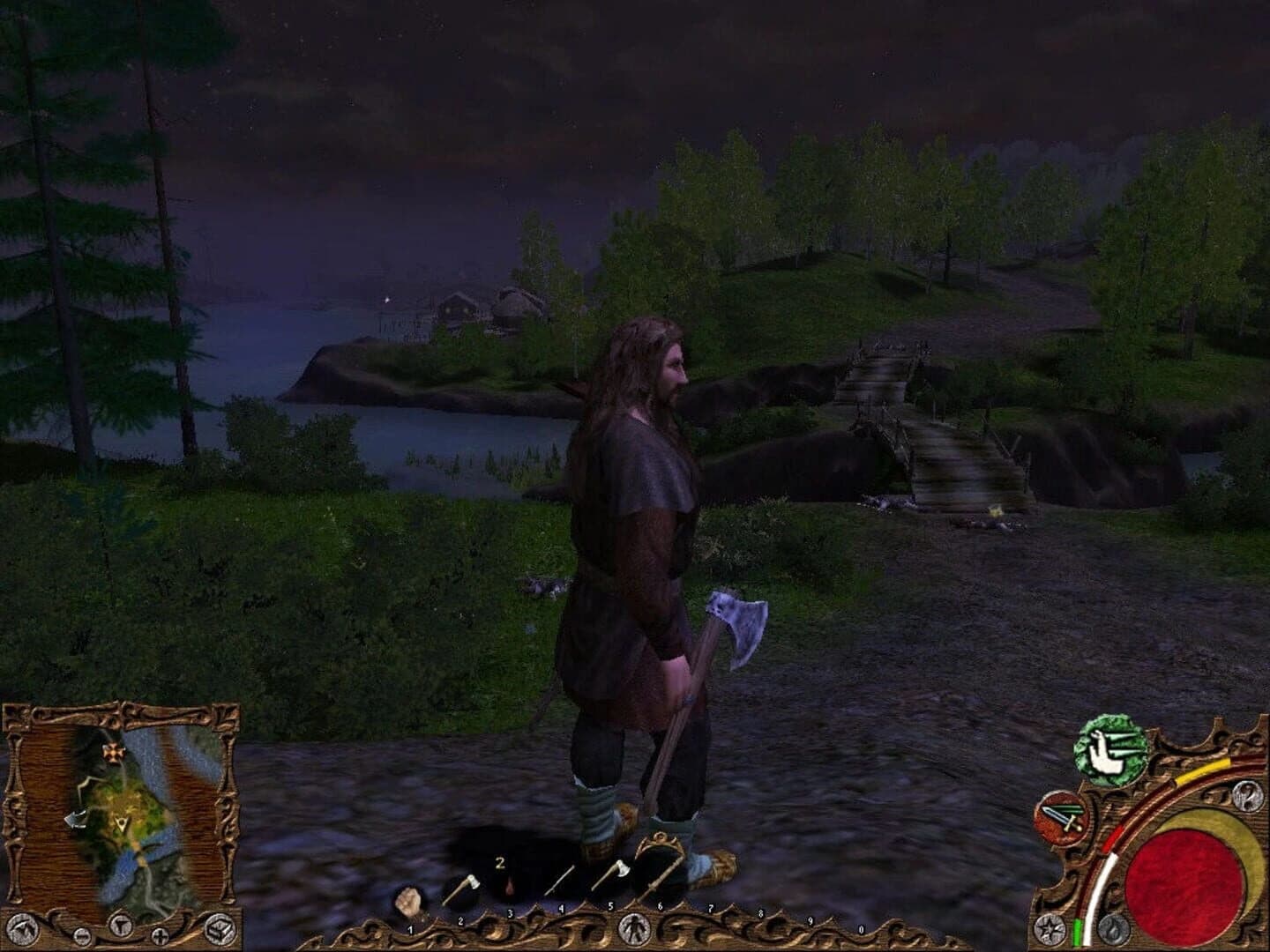Click the mountain icon below the minimap
This screenshot has height=952, width=1270.
tap(23, 928)
